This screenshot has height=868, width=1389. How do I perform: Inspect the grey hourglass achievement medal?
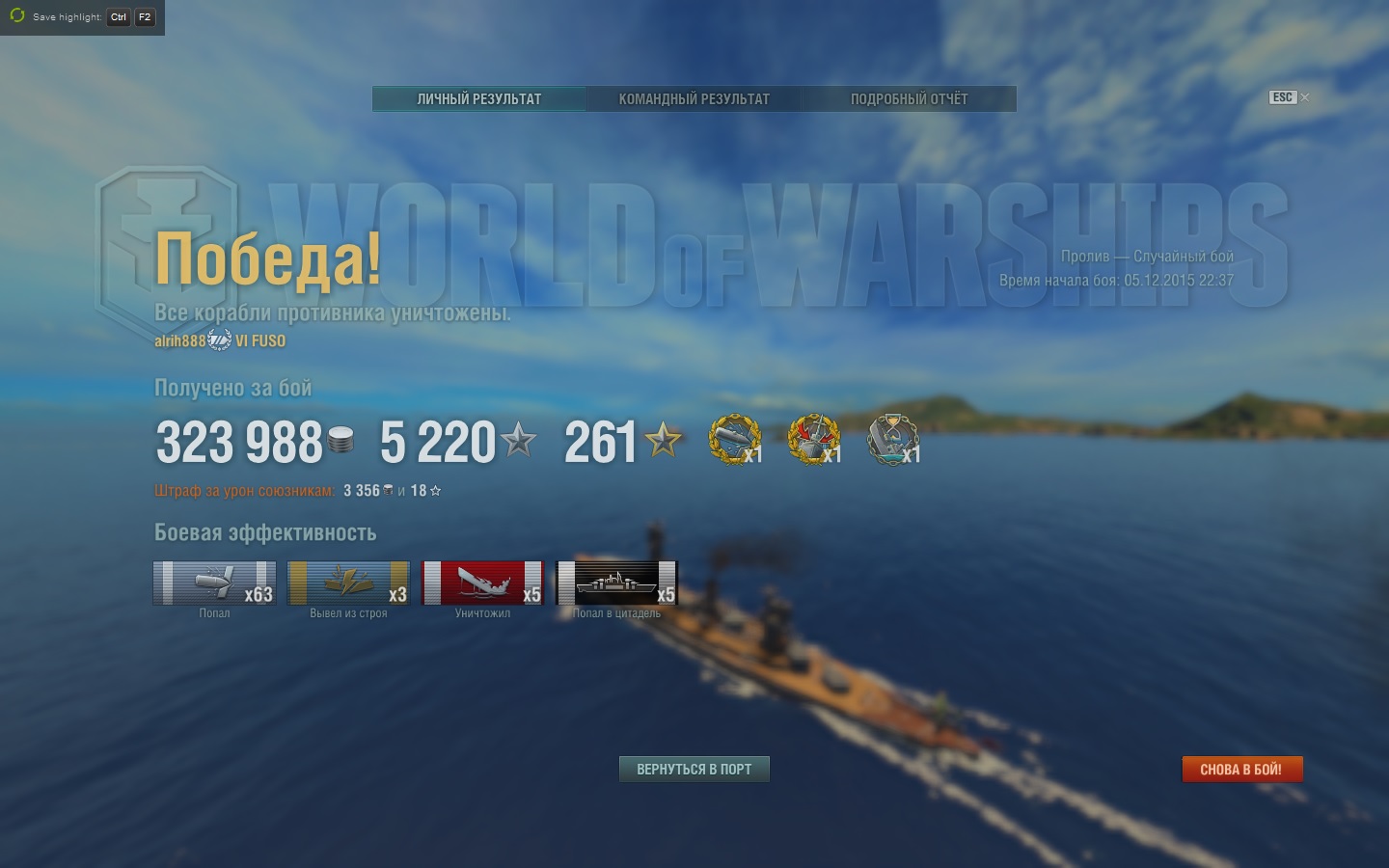892,440
